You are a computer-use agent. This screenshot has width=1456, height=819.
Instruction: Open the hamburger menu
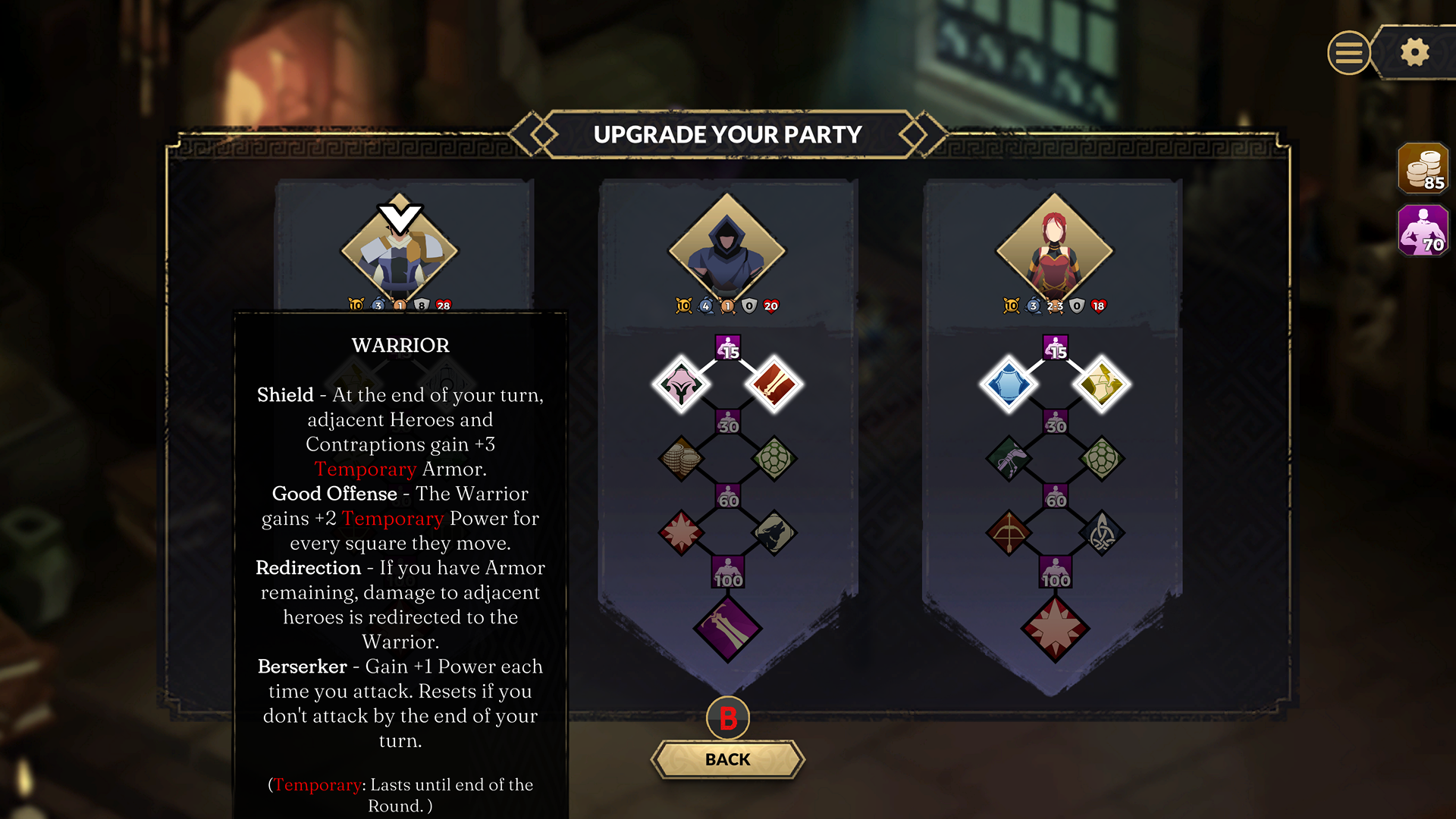[1348, 52]
